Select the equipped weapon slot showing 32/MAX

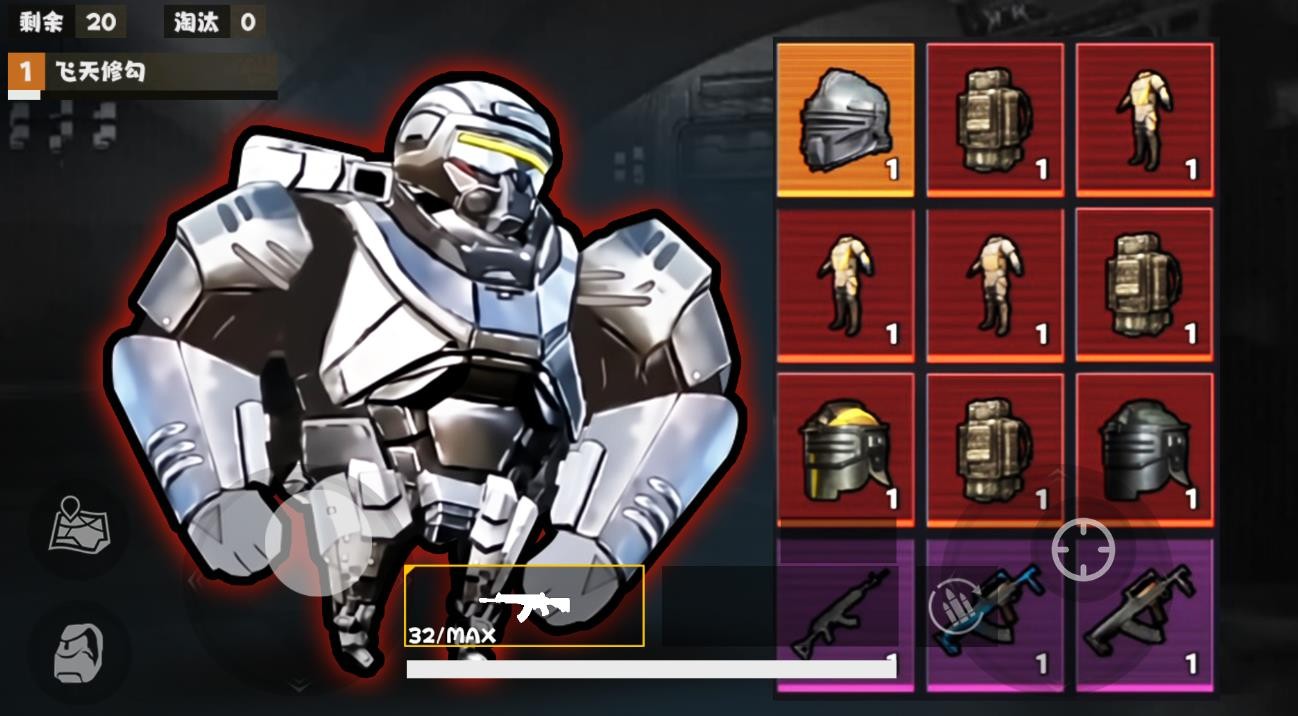(x=523, y=605)
